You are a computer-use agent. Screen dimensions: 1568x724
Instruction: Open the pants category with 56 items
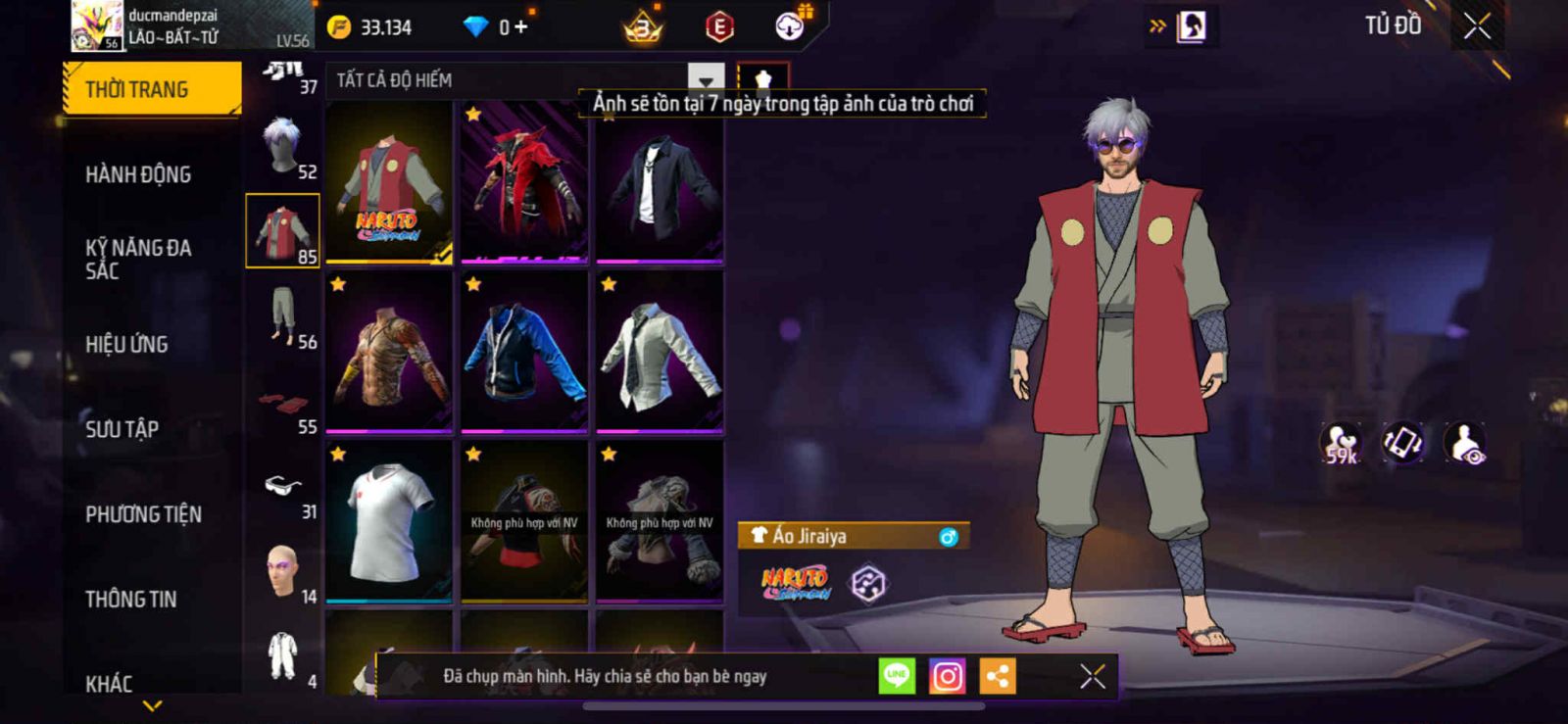283,316
